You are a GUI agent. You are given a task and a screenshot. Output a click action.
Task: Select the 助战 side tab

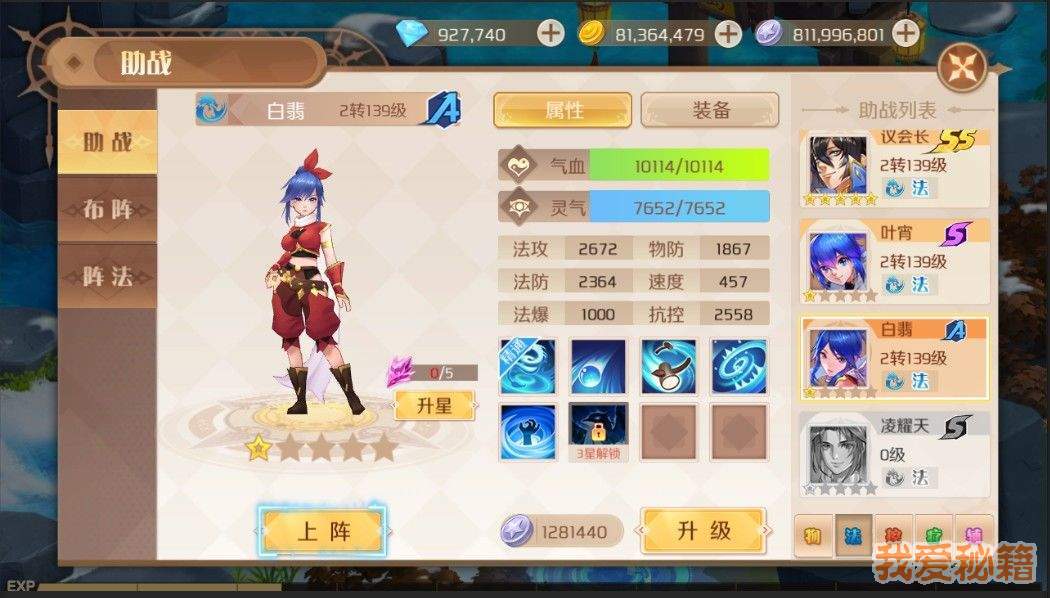point(108,142)
